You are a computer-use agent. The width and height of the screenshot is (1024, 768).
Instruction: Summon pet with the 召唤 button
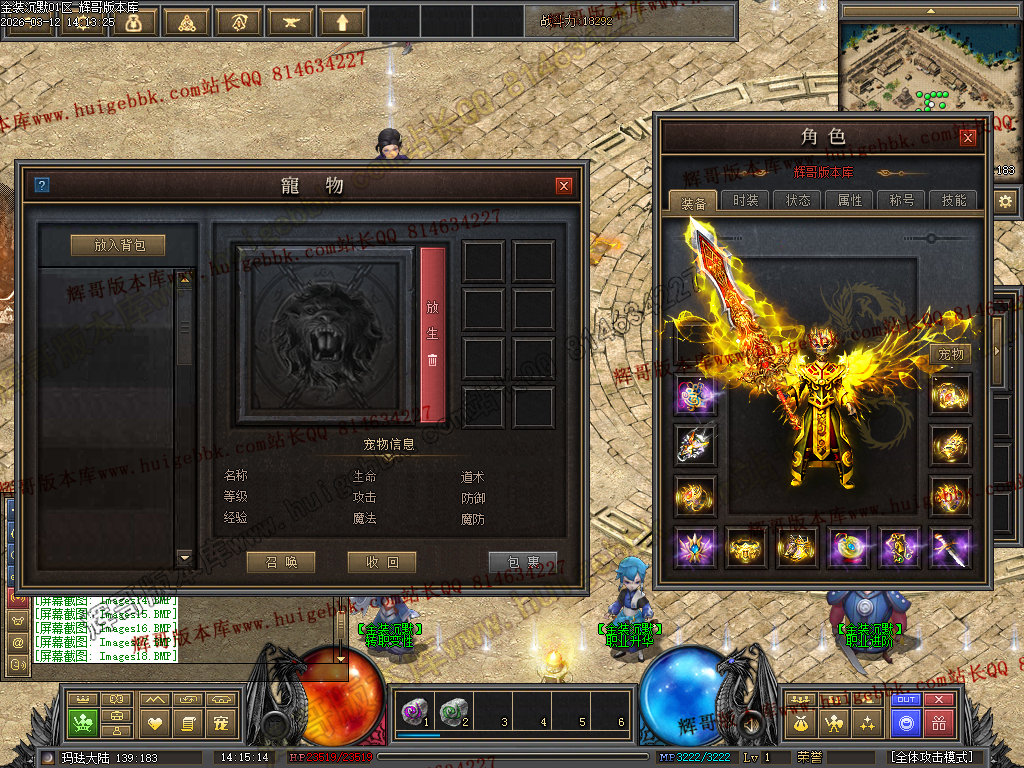[281, 562]
